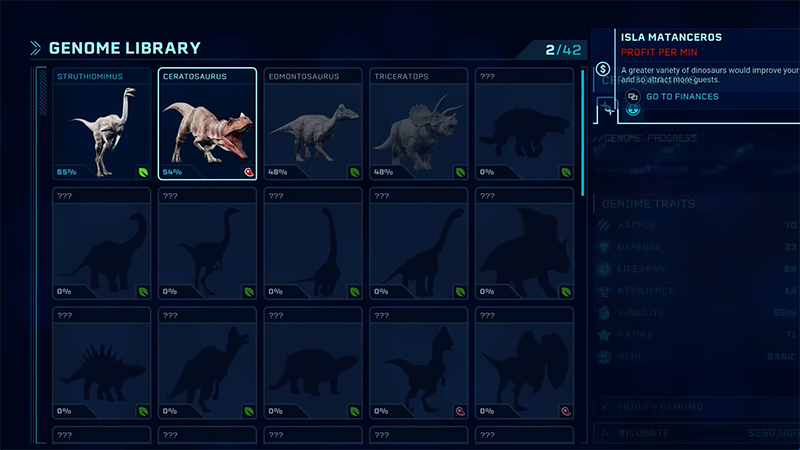
Task: Open the Modify Genome option
Action: (697, 407)
